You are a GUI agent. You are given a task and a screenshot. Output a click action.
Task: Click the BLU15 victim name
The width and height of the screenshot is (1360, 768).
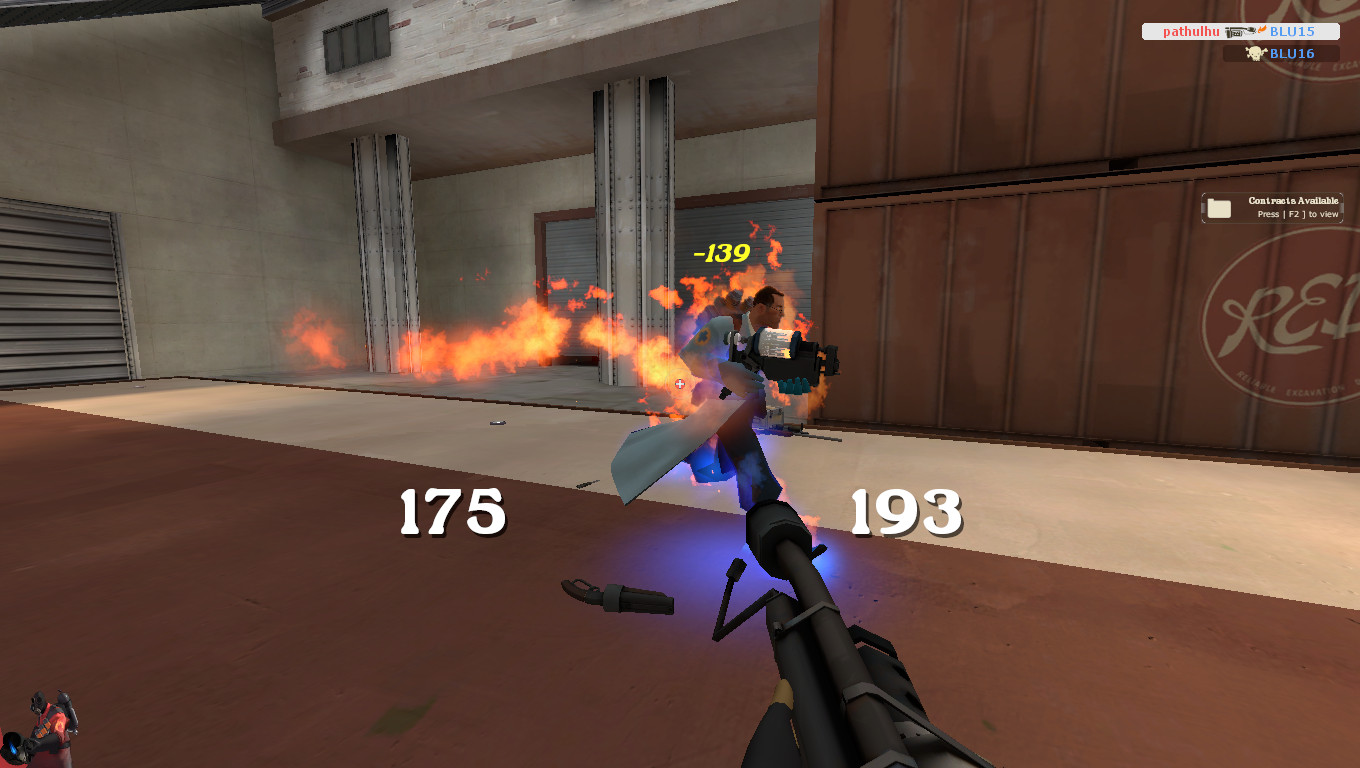pos(1292,31)
